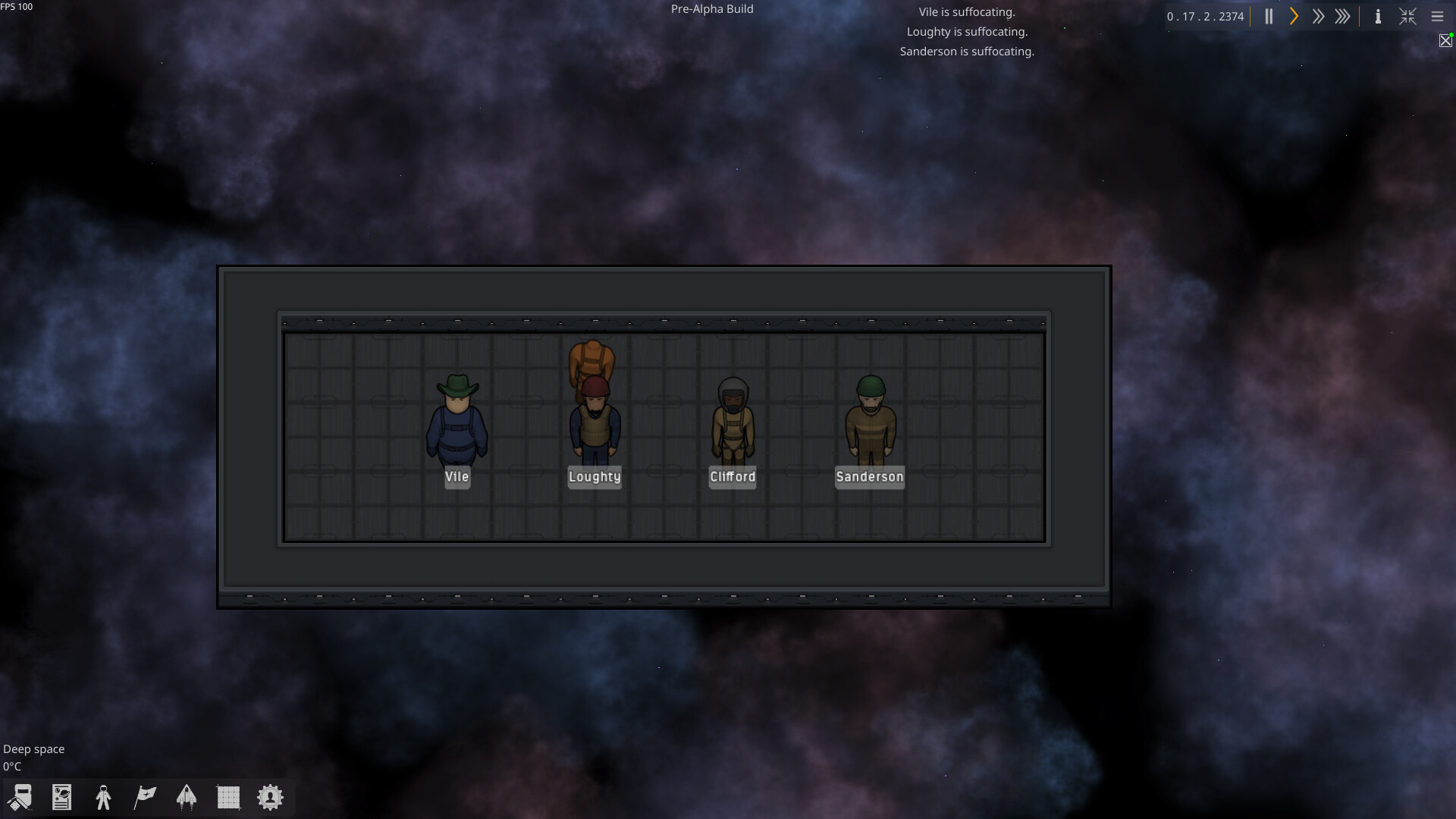
Task: Open crew management settings gear
Action: click(x=270, y=797)
